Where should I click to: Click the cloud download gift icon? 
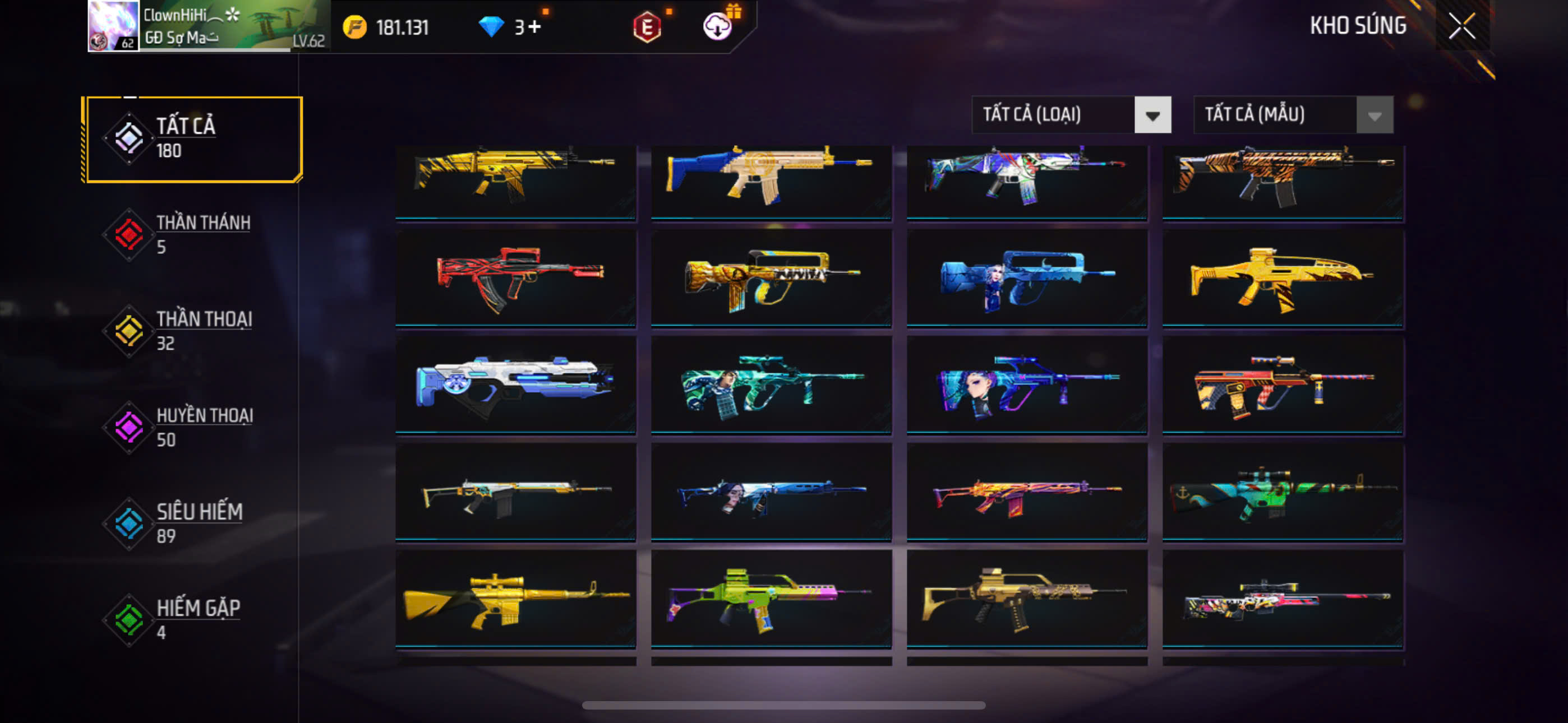[718, 27]
